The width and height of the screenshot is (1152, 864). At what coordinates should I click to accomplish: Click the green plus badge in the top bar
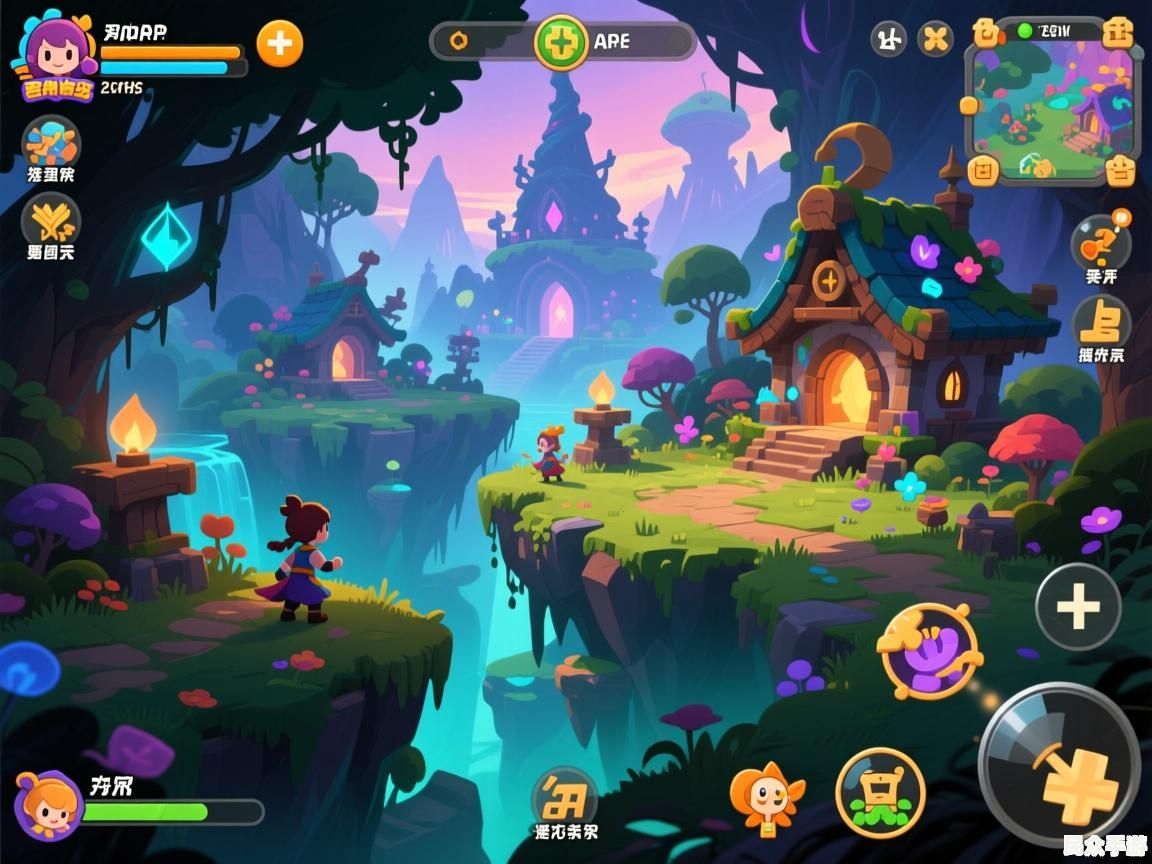(561, 42)
